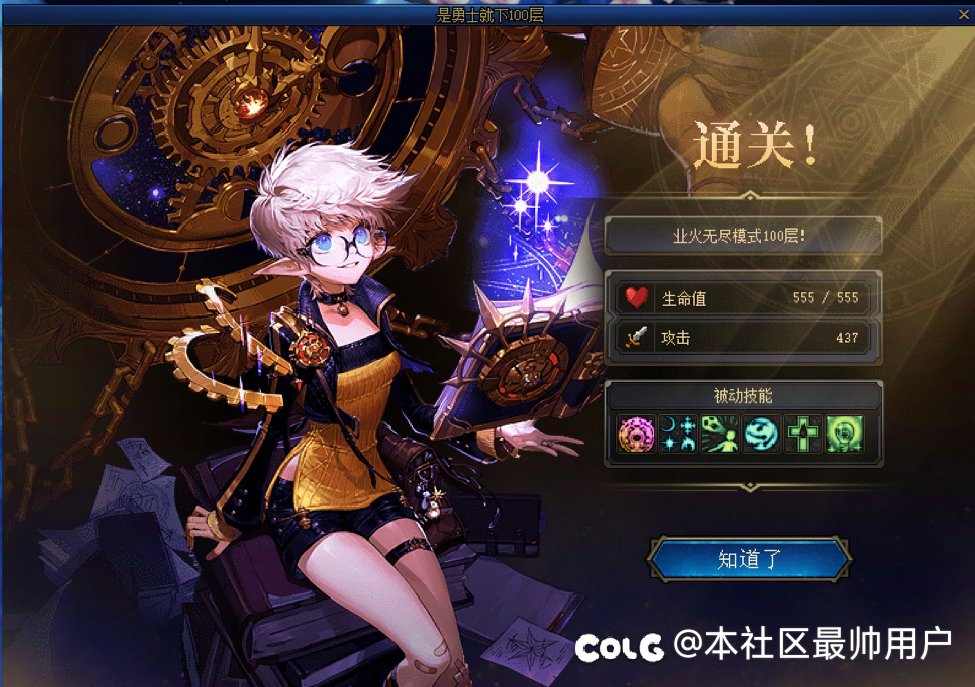Check the glowing green aura passive skill

[845, 434]
